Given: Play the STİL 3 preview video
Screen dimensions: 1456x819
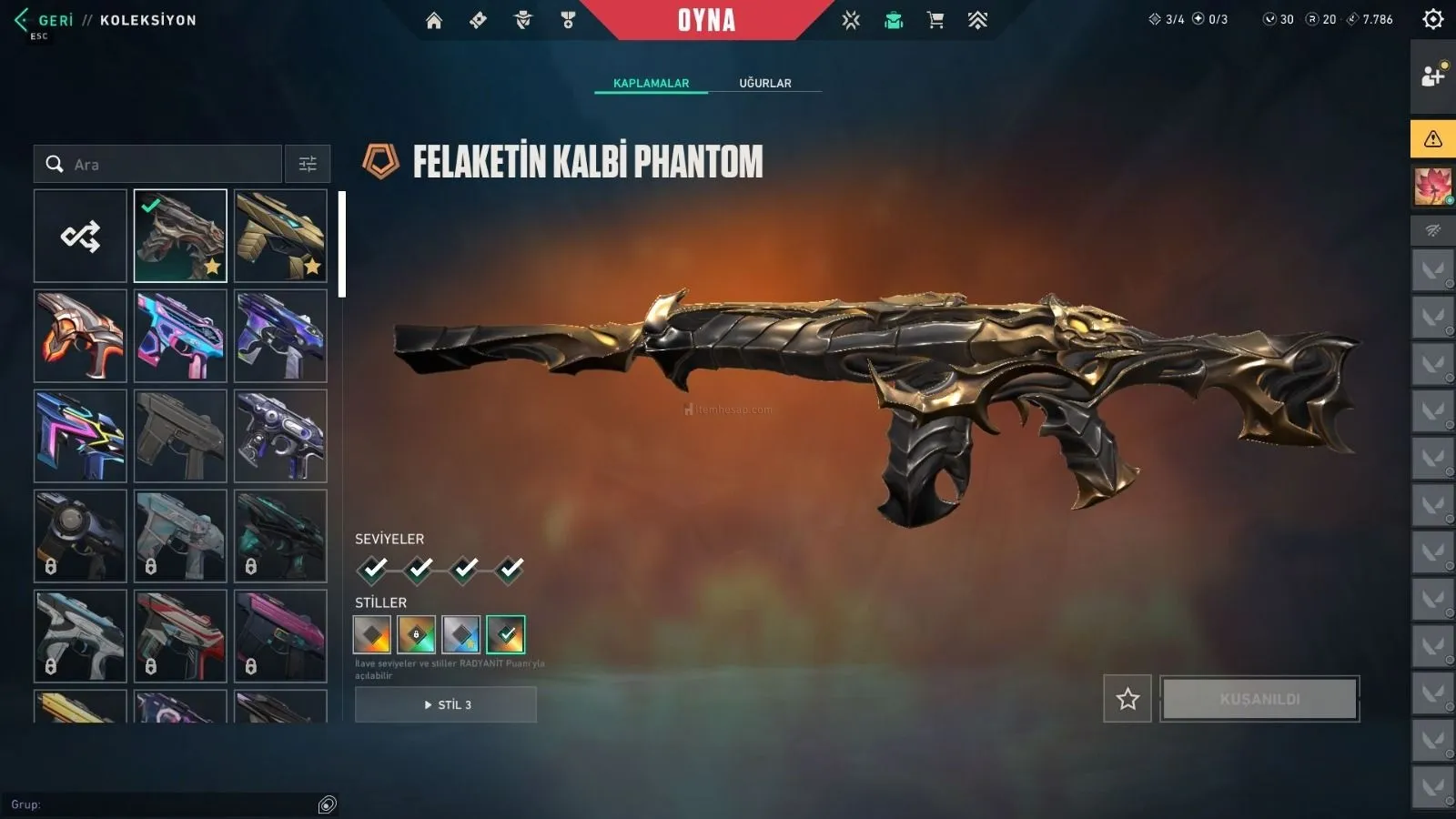Looking at the screenshot, I should 446,705.
